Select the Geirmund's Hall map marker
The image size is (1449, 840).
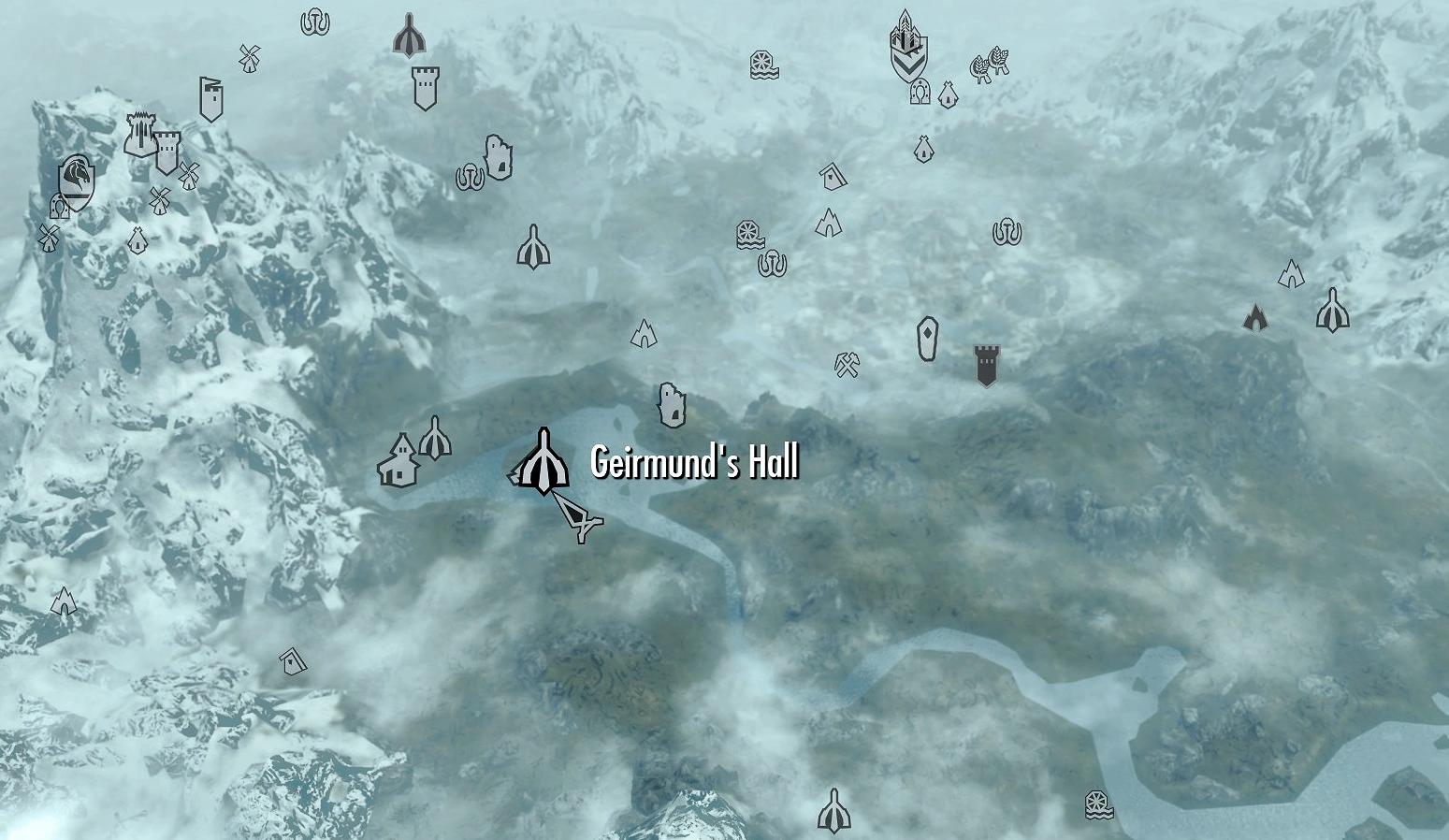[x=543, y=463]
